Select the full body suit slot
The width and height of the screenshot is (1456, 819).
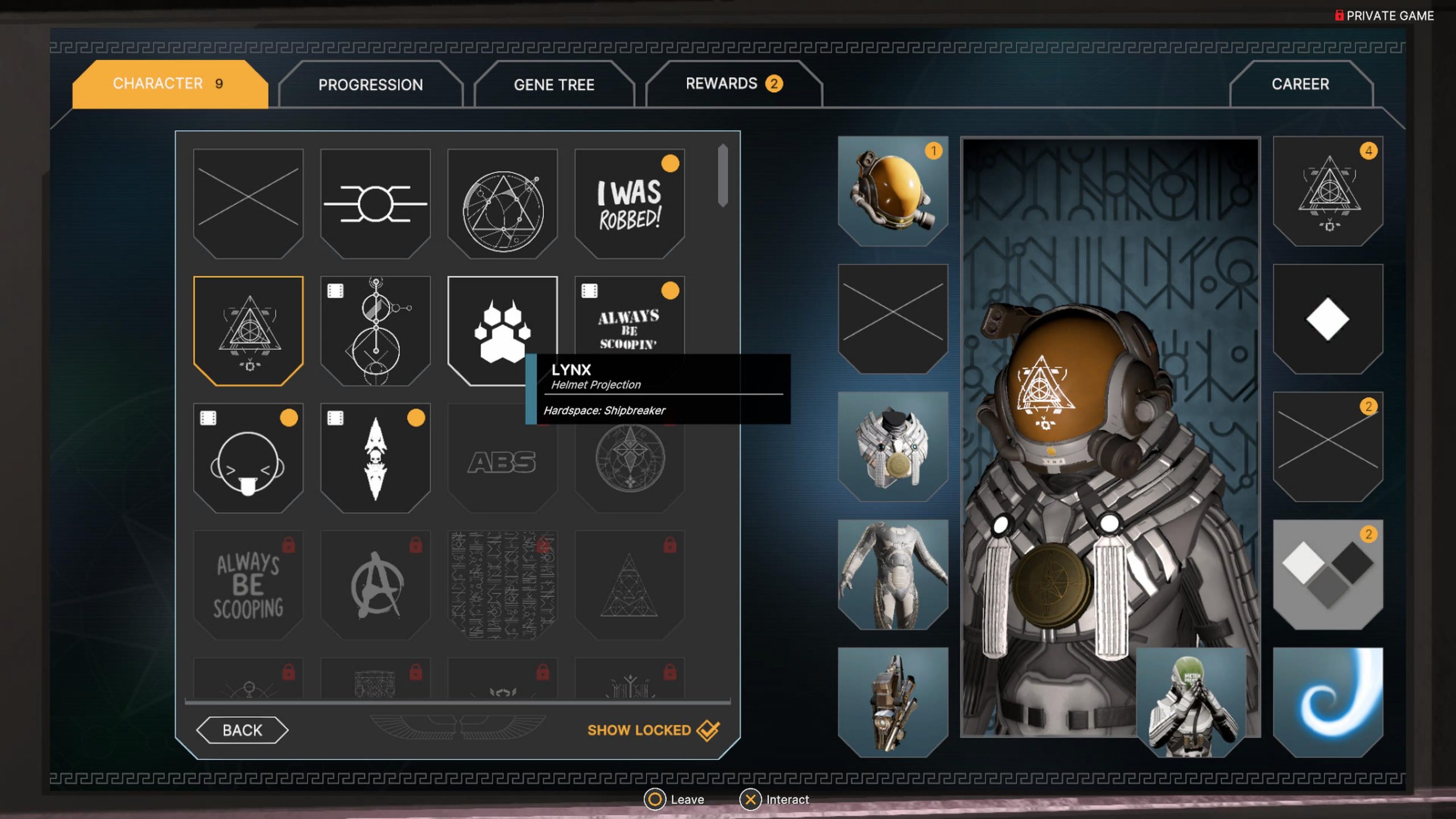coord(893,574)
